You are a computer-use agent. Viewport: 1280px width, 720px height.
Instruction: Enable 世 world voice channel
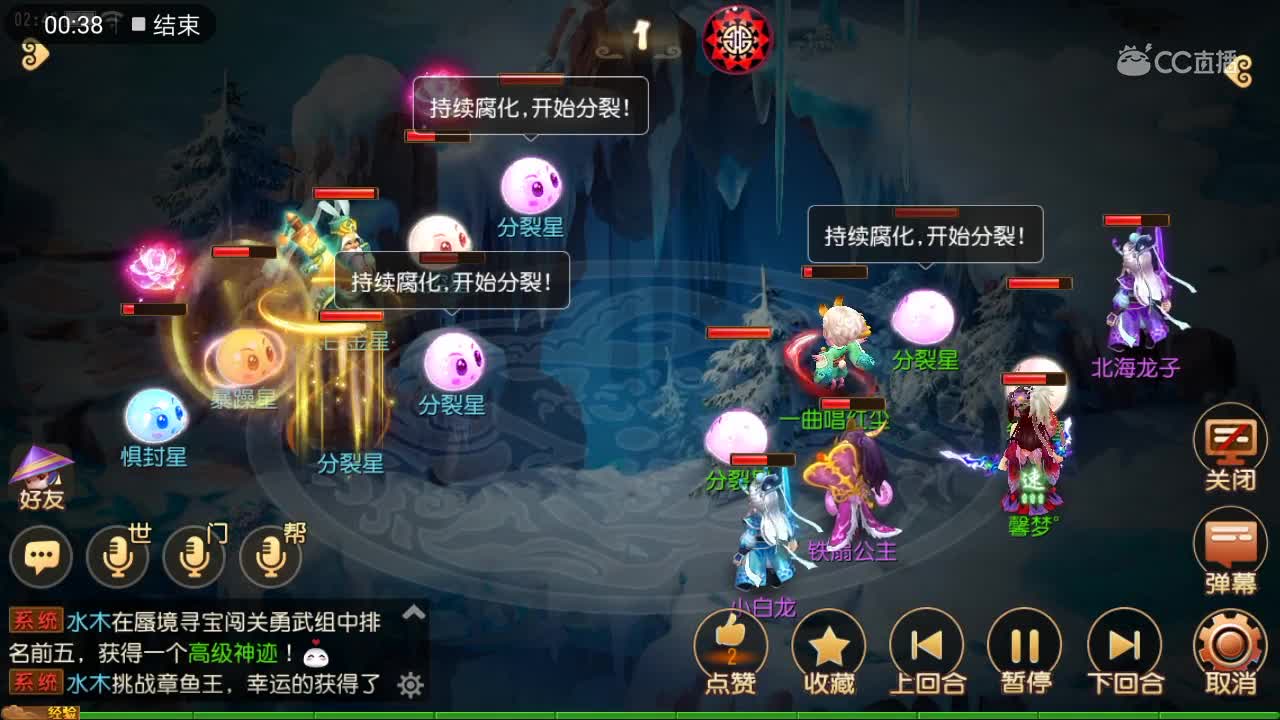coord(117,555)
